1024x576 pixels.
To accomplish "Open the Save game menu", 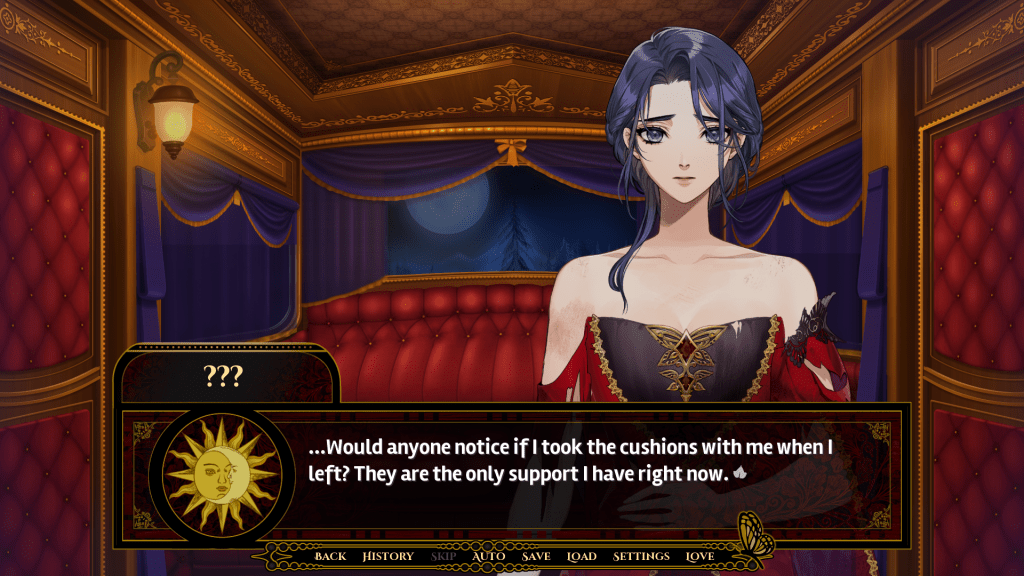I will pos(536,556).
